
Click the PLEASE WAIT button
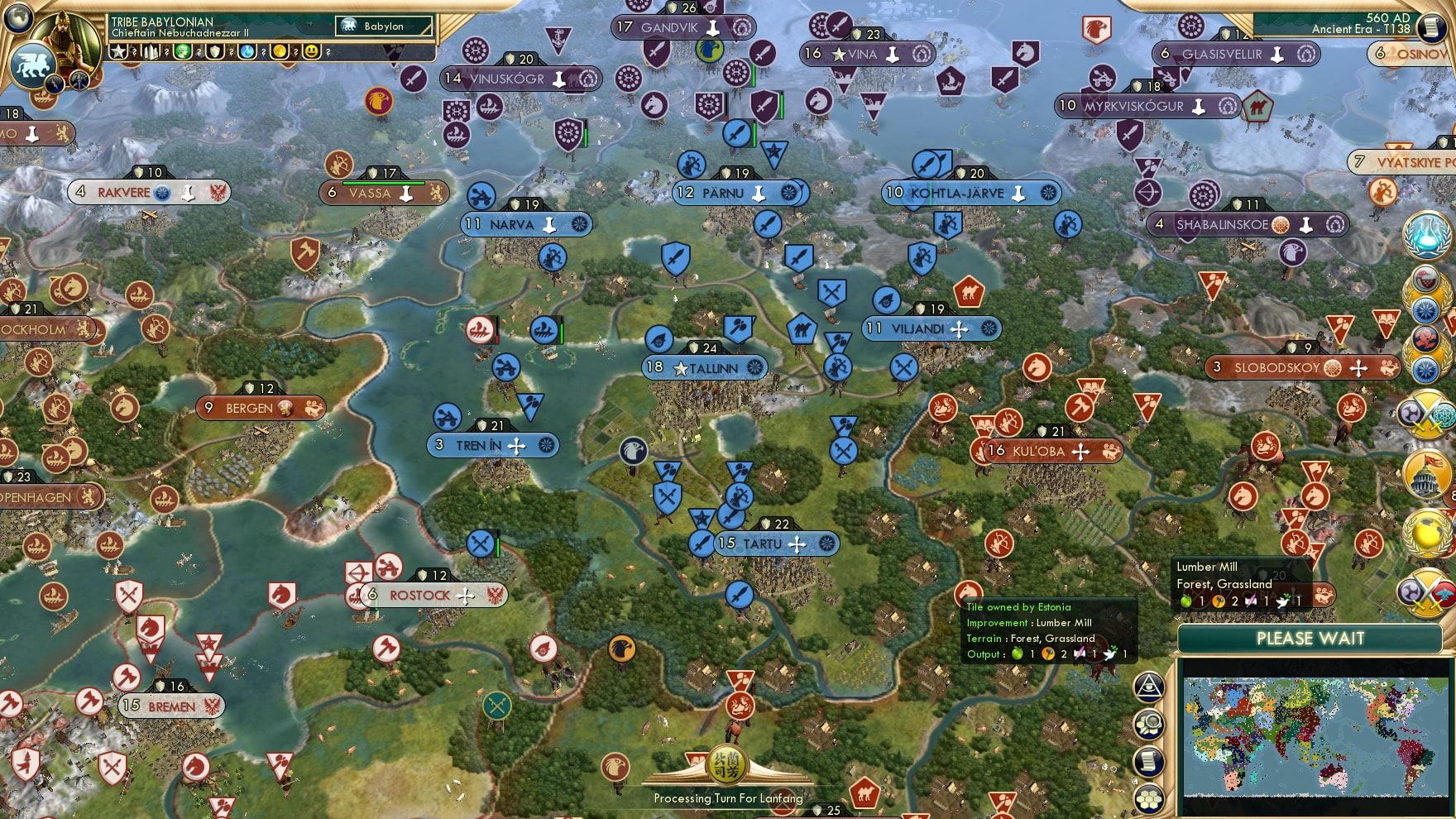(x=1310, y=639)
